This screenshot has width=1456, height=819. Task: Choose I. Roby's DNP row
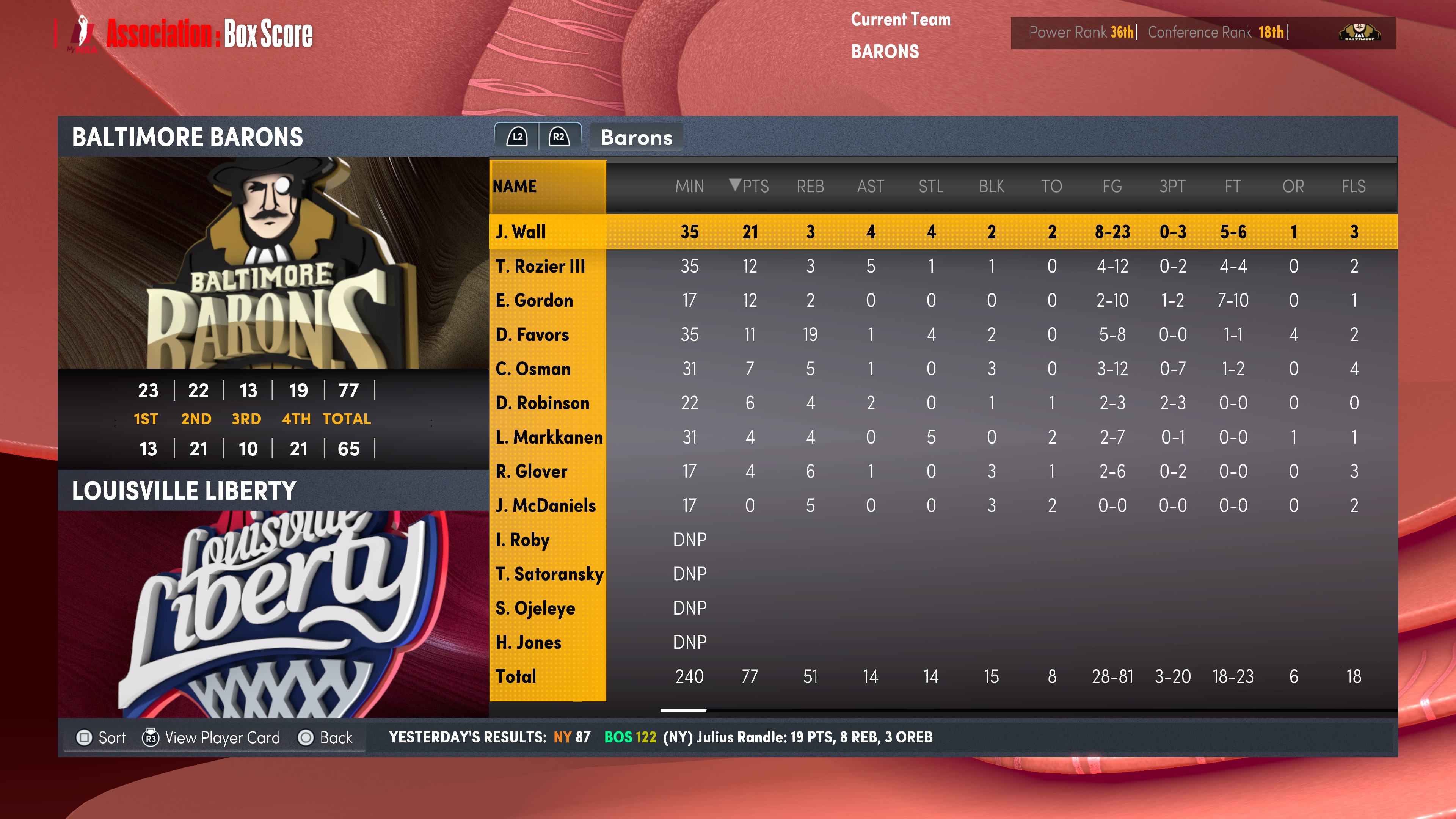[x=522, y=540]
